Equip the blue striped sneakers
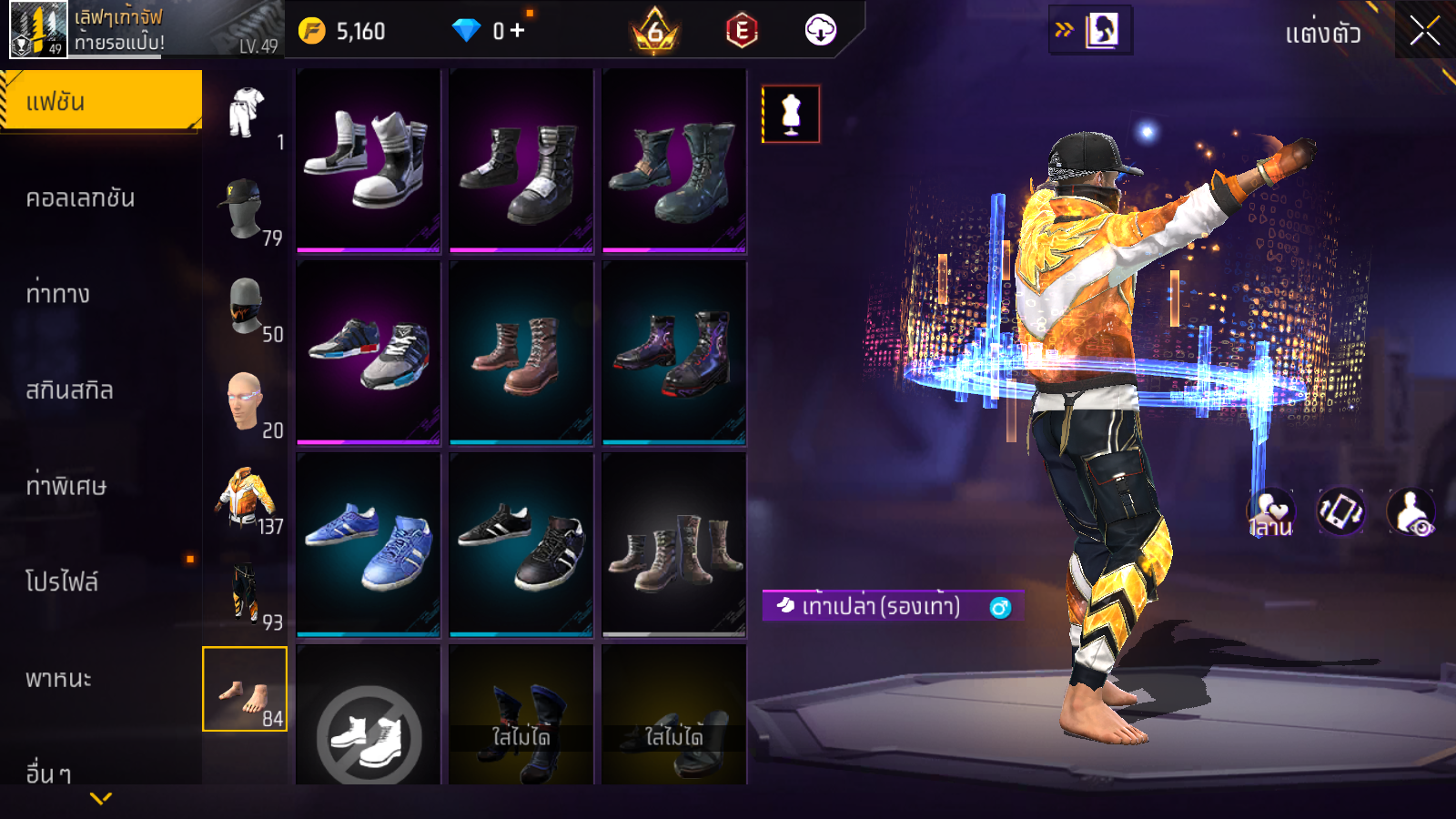The width and height of the screenshot is (1456, 819). click(369, 543)
